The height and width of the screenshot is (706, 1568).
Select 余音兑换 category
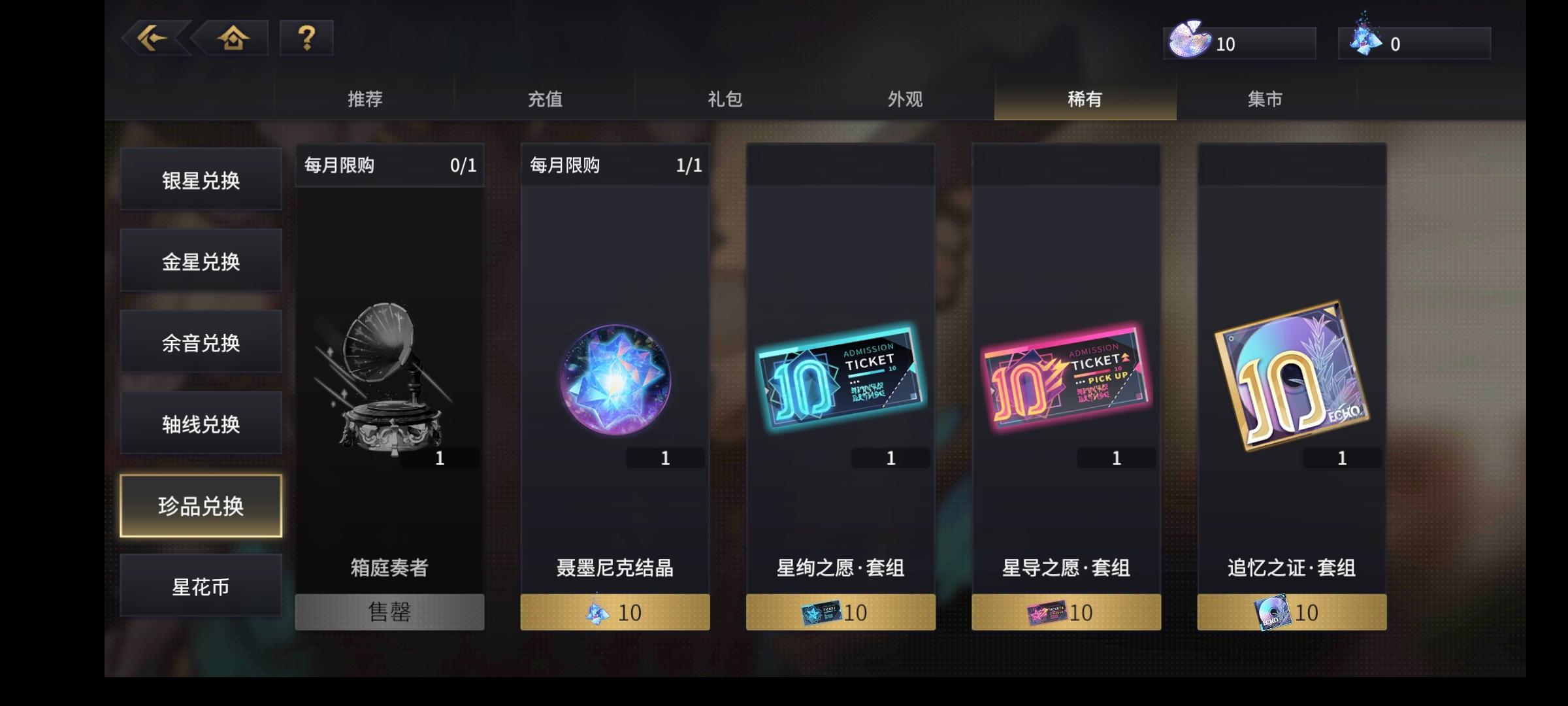[x=201, y=341]
